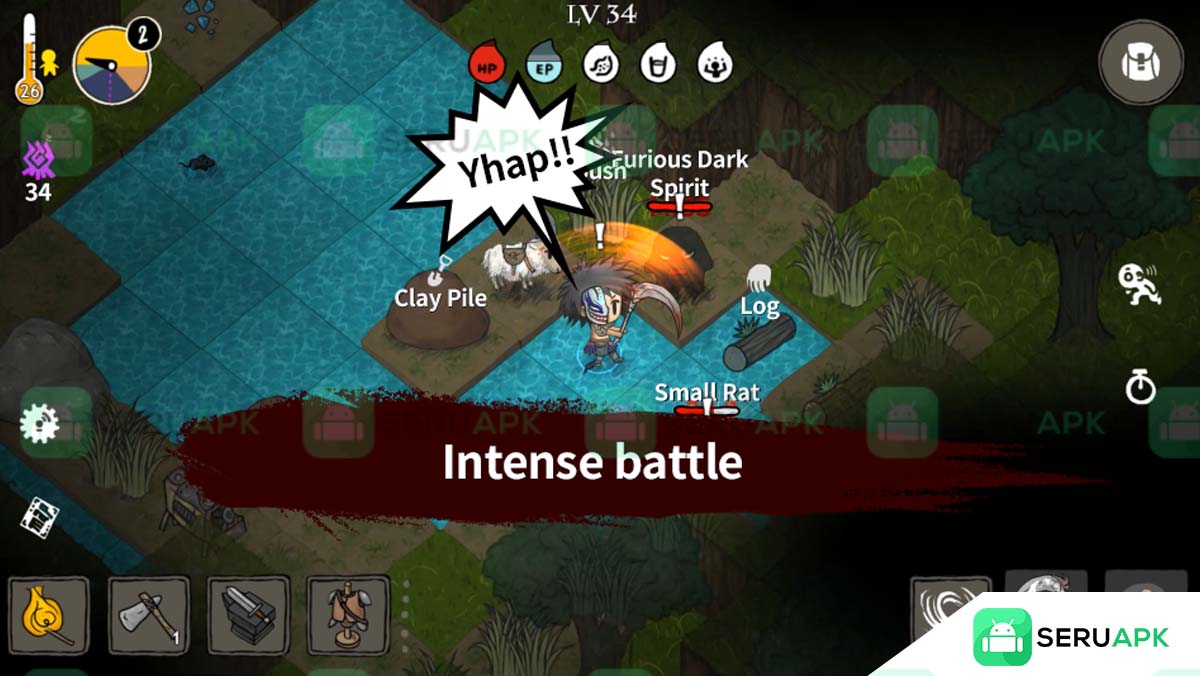The height and width of the screenshot is (676, 1200).
Task: Tap the red HP droplet icon
Action: click(x=487, y=64)
